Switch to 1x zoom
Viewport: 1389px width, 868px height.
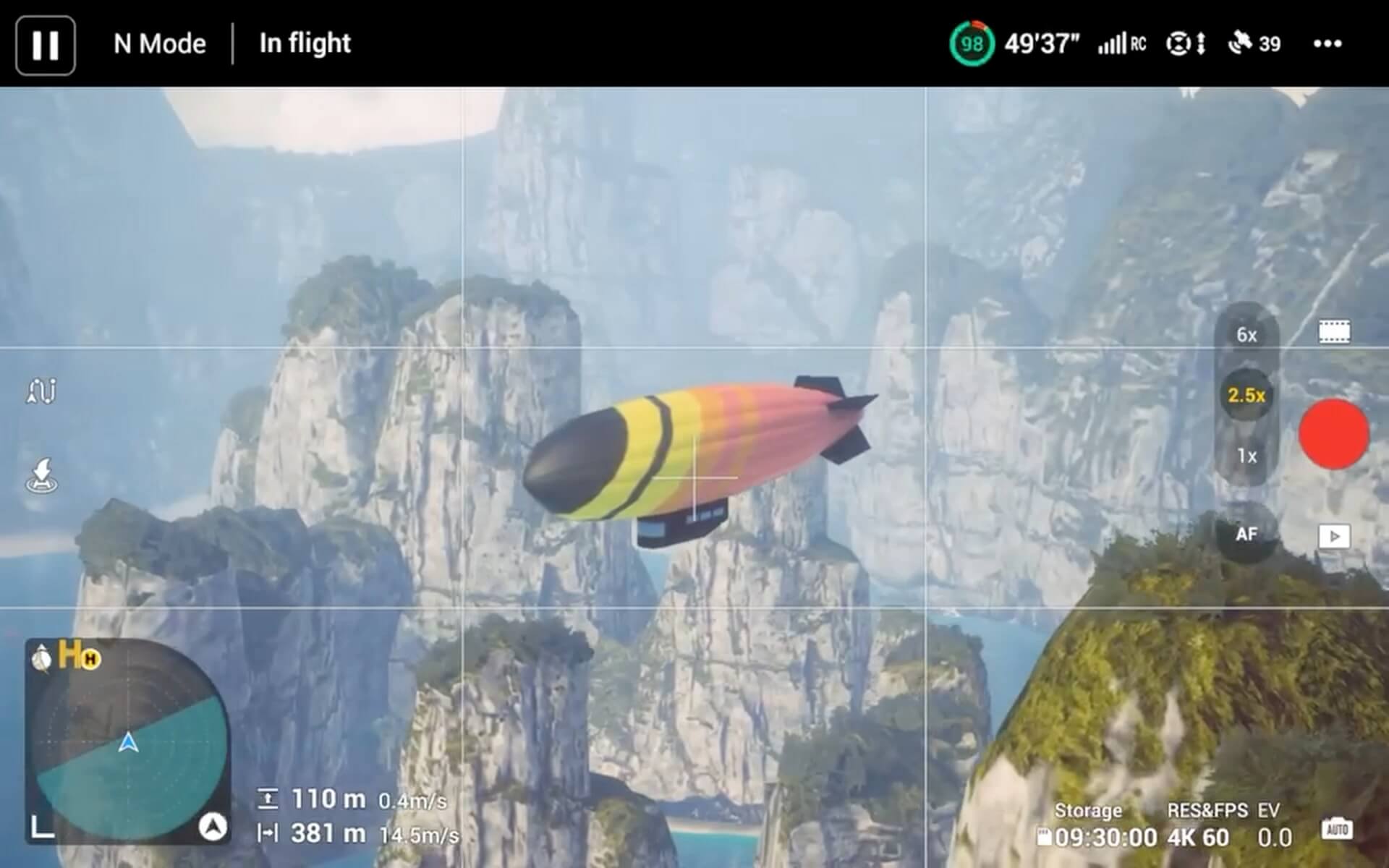[1246, 456]
